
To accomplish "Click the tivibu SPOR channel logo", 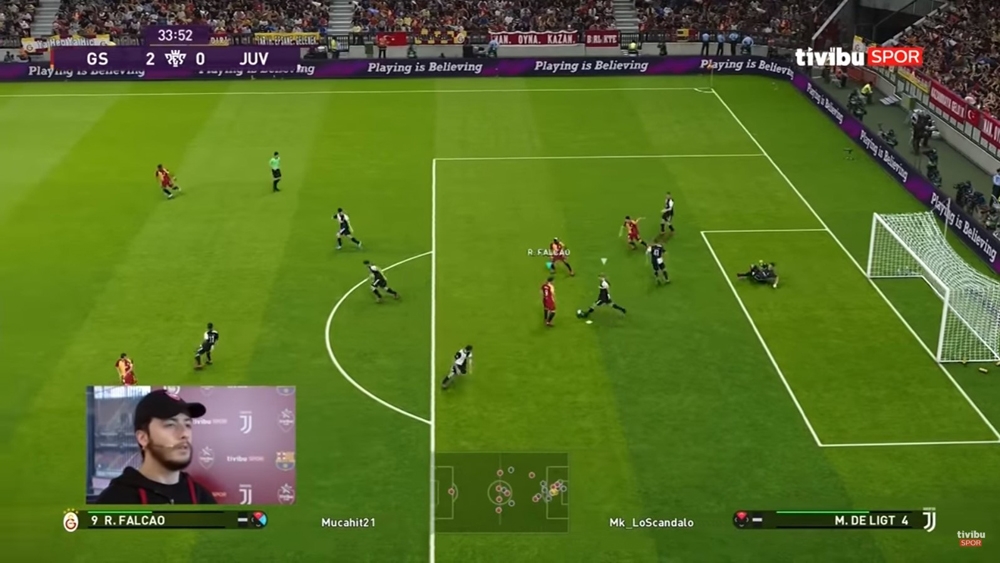I will [858, 57].
